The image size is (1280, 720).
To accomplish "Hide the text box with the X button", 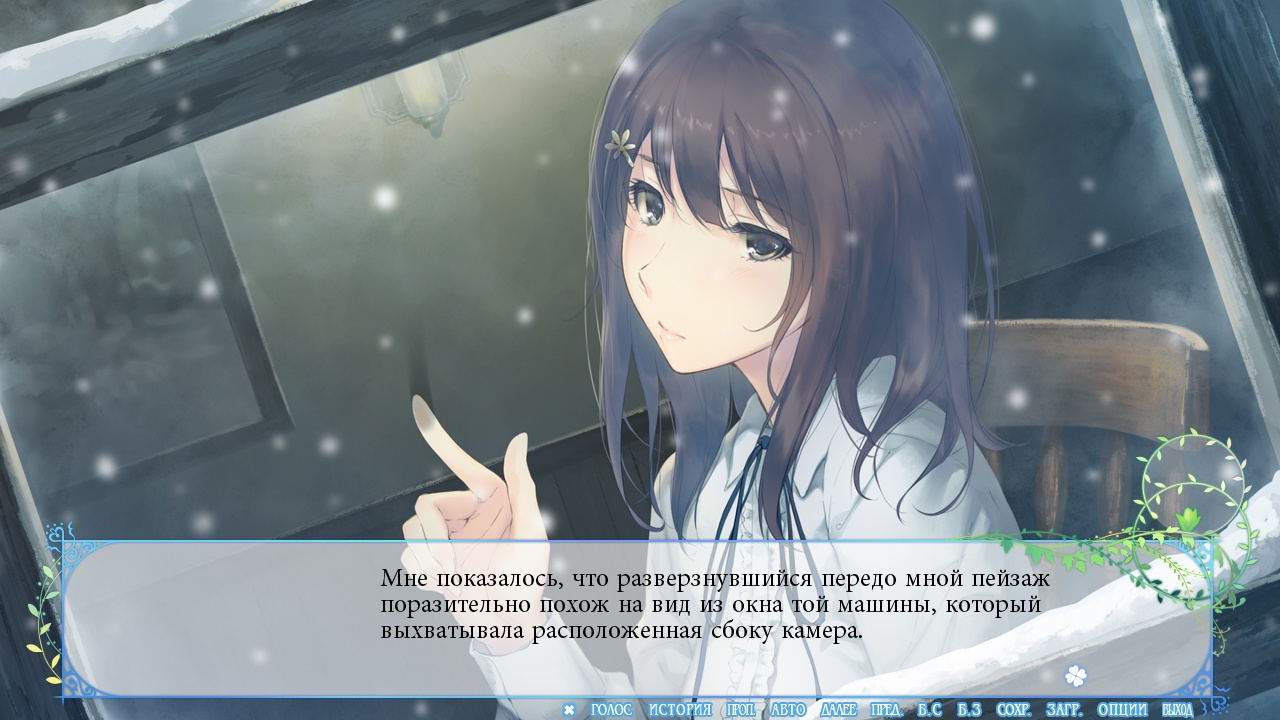I will 569,710.
